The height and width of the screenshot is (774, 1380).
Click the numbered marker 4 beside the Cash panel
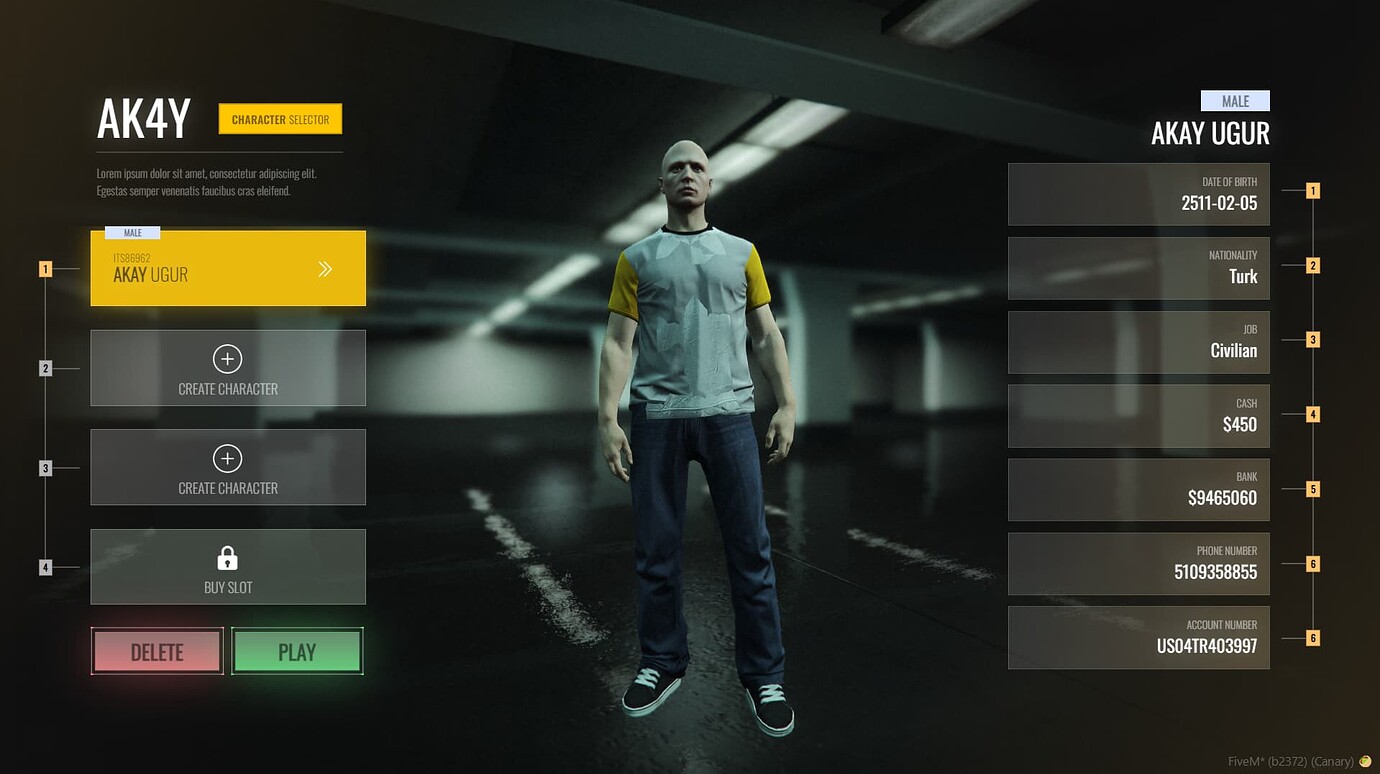[x=1313, y=412]
